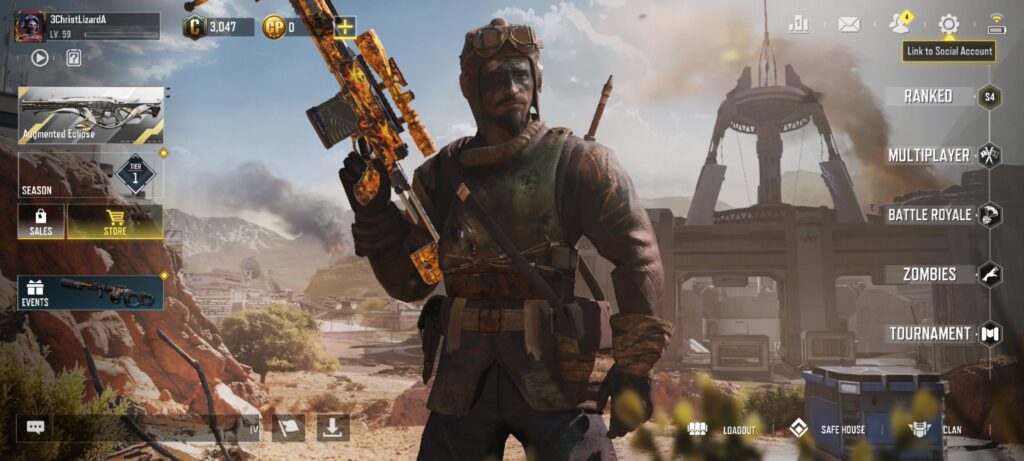
Task: Go to the Safe House
Action: 829,429
